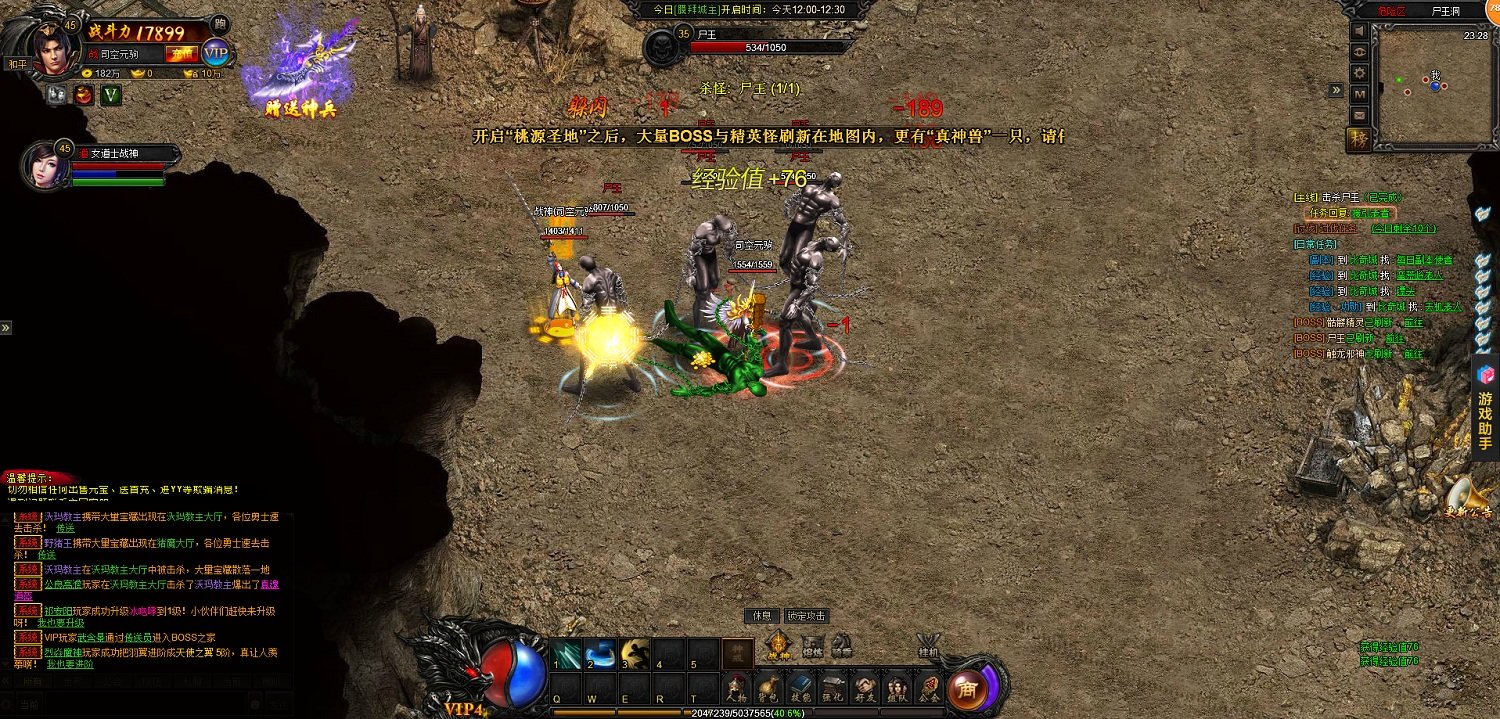Toggle the 锁定攻击 lock attack button

coord(806,616)
